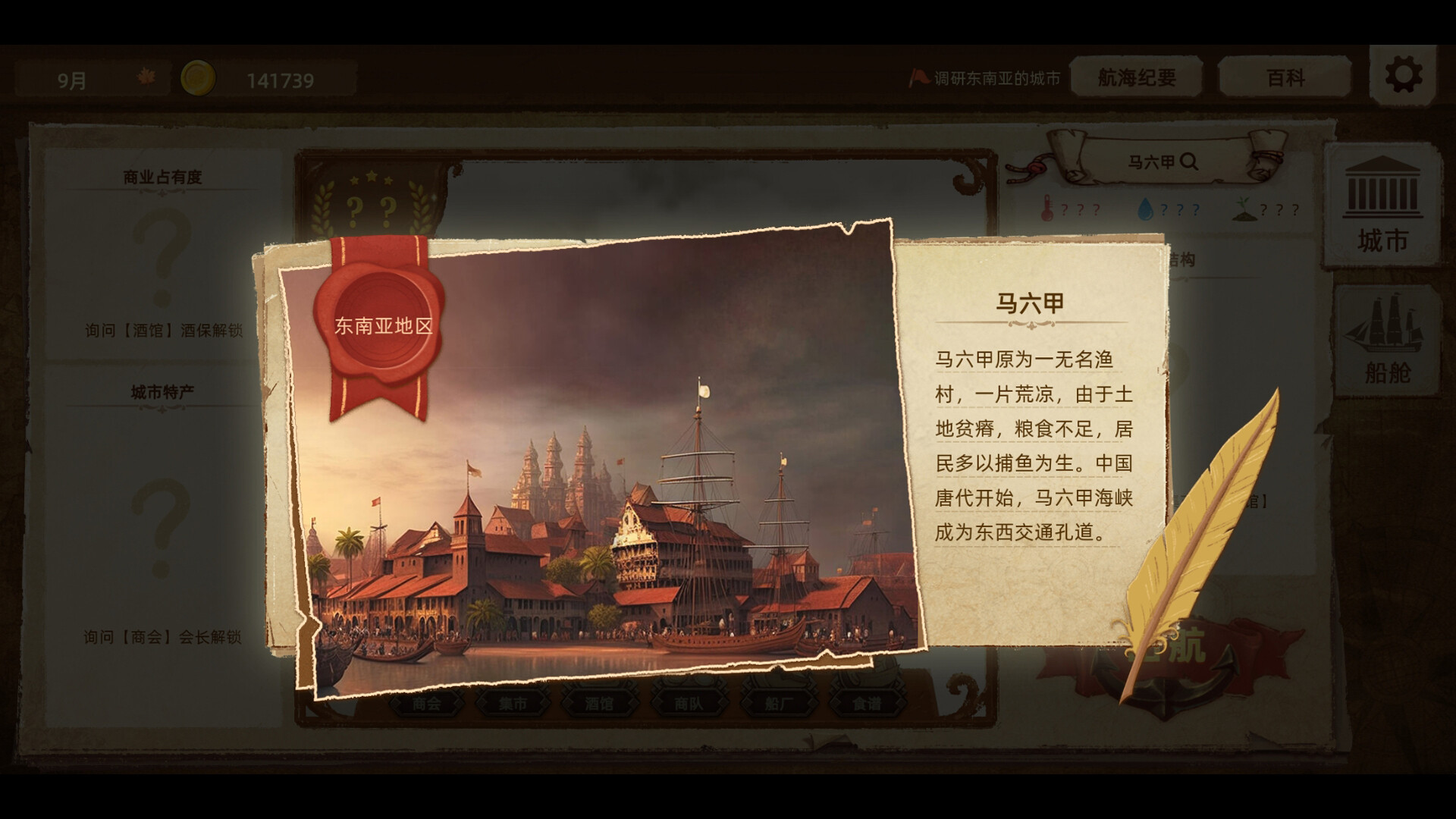This screenshot has height=819, width=1456.
Task: Click the red flag quest icon for 调研东南亚的城市
Action: click(x=920, y=76)
